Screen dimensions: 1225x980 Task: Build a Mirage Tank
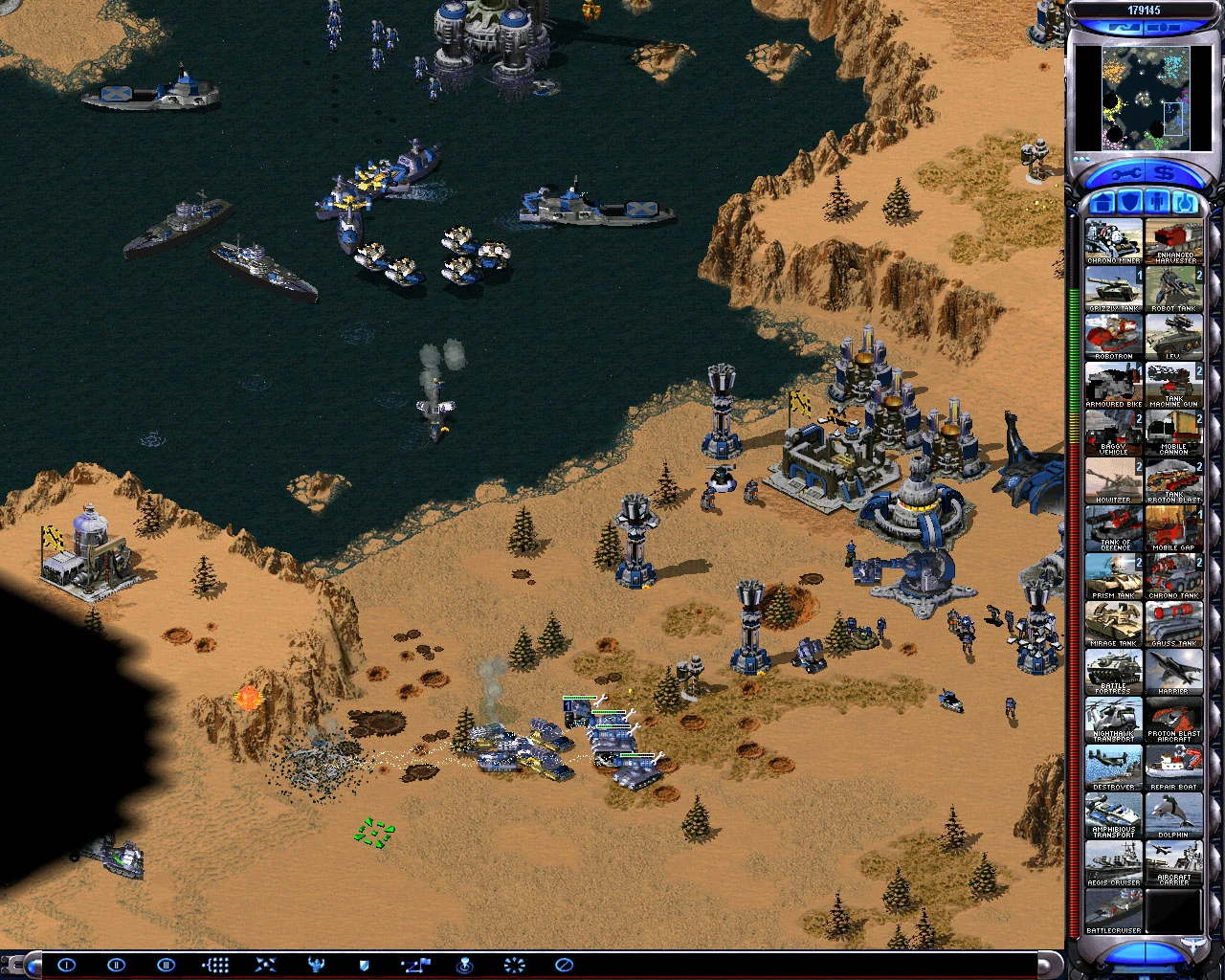pyautogui.click(x=1113, y=620)
